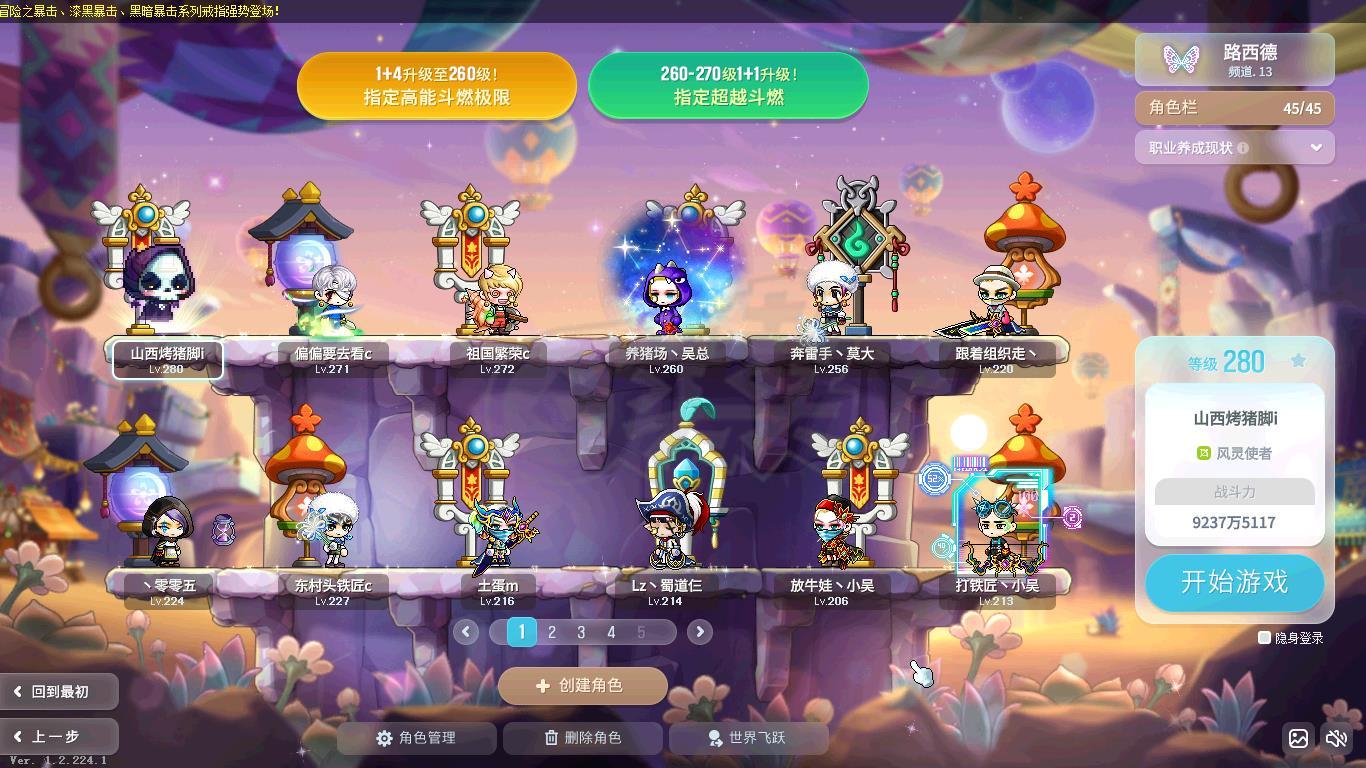The height and width of the screenshot is (768, 1366).
Task: Switch to character page 3
Action: (x=581, y=632)
